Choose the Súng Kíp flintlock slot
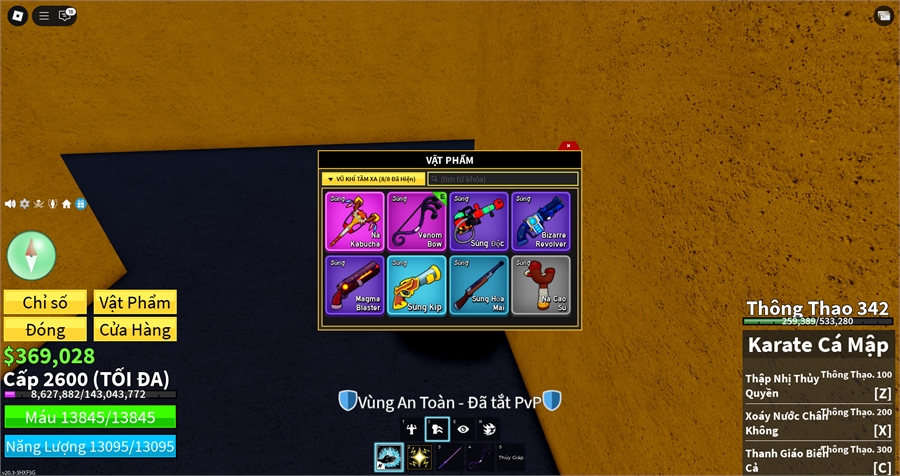 pyautogui.click(x=417, y=285)
